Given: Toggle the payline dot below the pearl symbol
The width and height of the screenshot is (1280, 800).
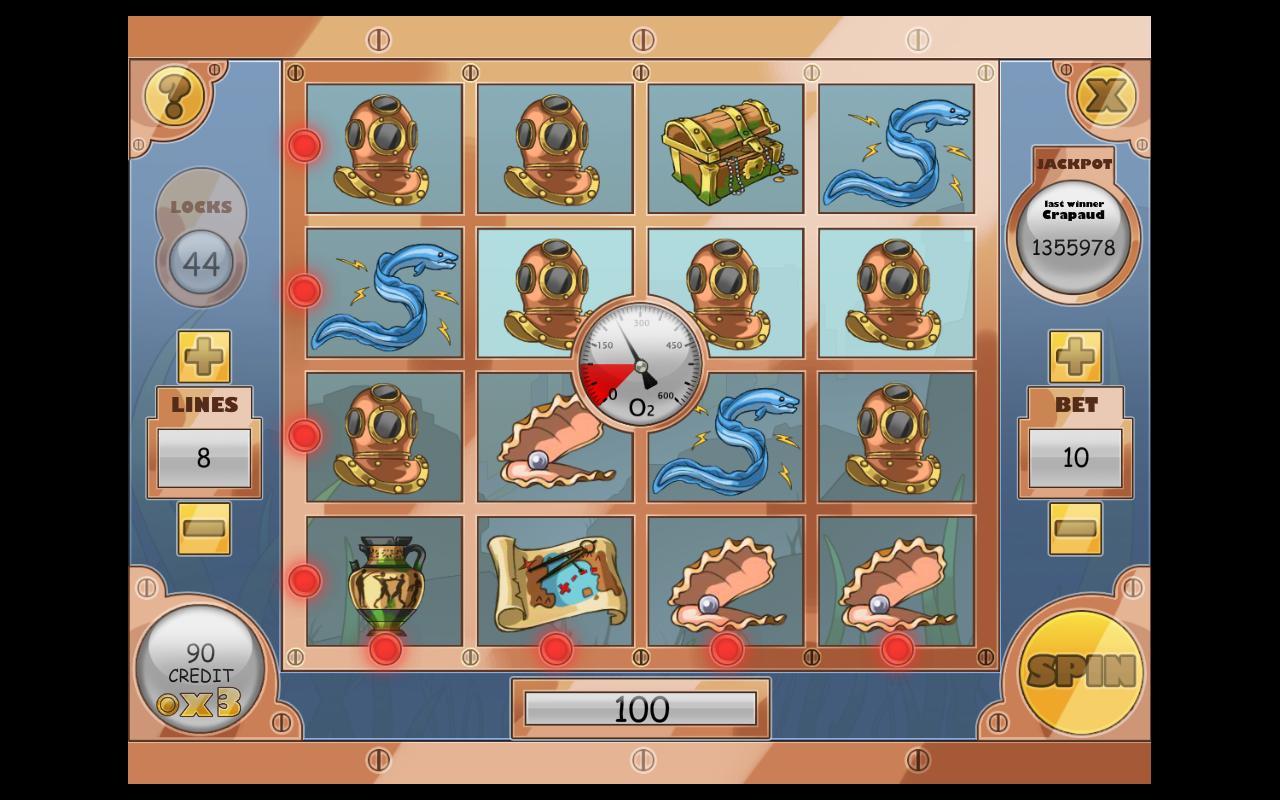Looking at the screenshot, I should [x=727, y=651].
